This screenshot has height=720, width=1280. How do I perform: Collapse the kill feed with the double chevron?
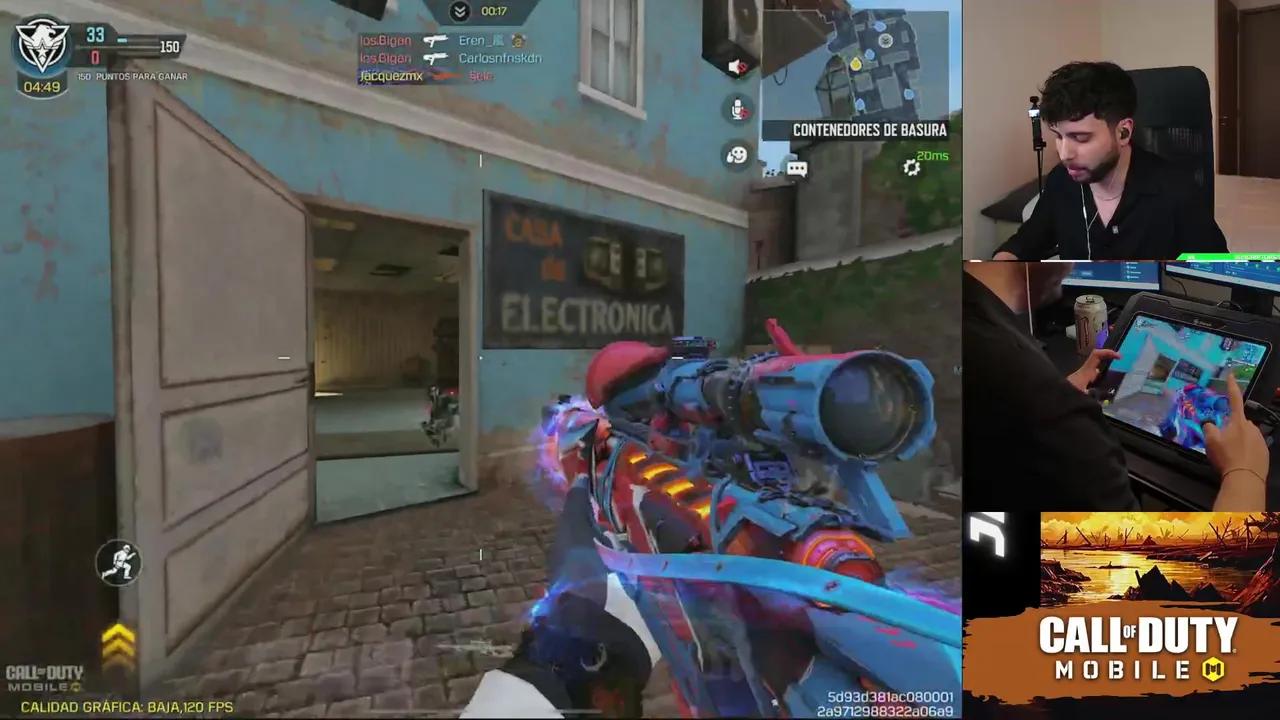(x=460, y=10)
